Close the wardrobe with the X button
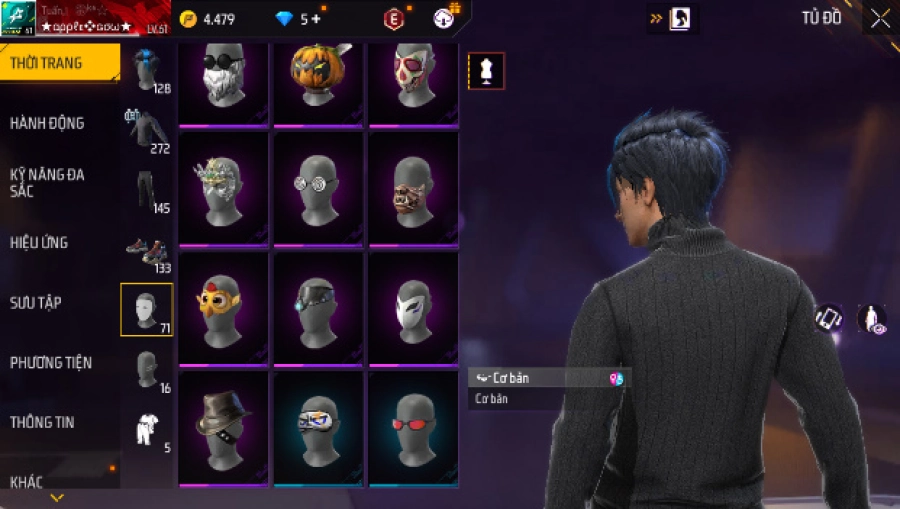The image size is (900, 509). click(x=879, y=19)
